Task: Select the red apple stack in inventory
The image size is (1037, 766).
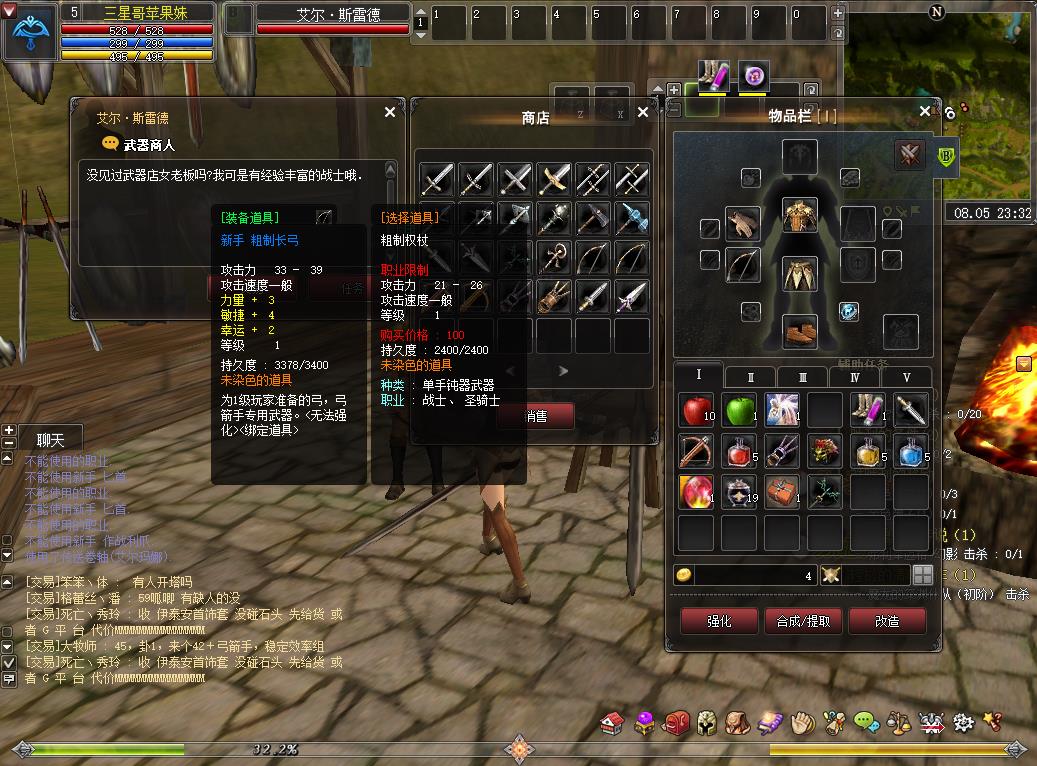Action: pos(696,410)
